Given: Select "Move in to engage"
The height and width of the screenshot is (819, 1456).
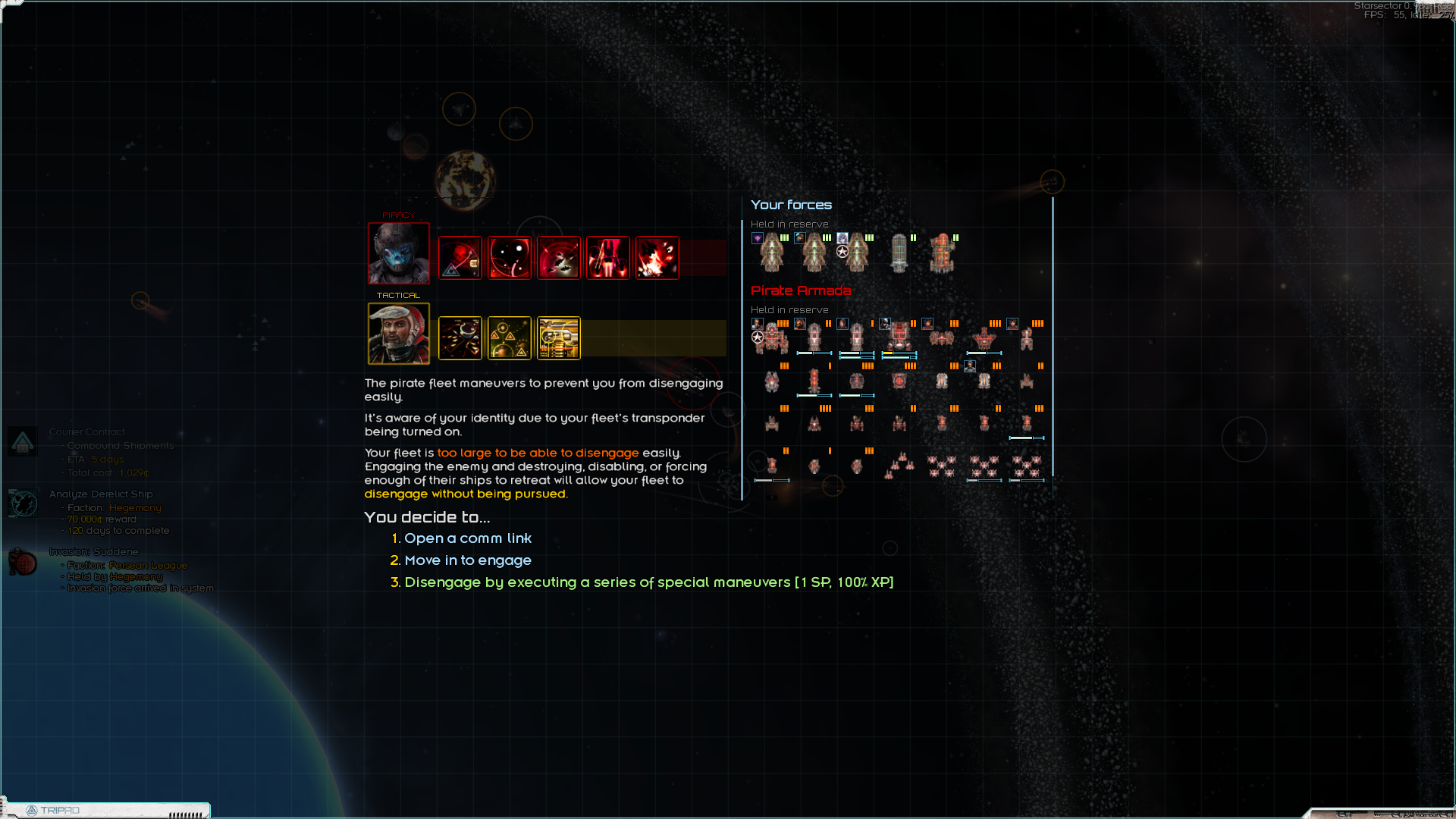Looking at the screenshot, I should 467,560.
